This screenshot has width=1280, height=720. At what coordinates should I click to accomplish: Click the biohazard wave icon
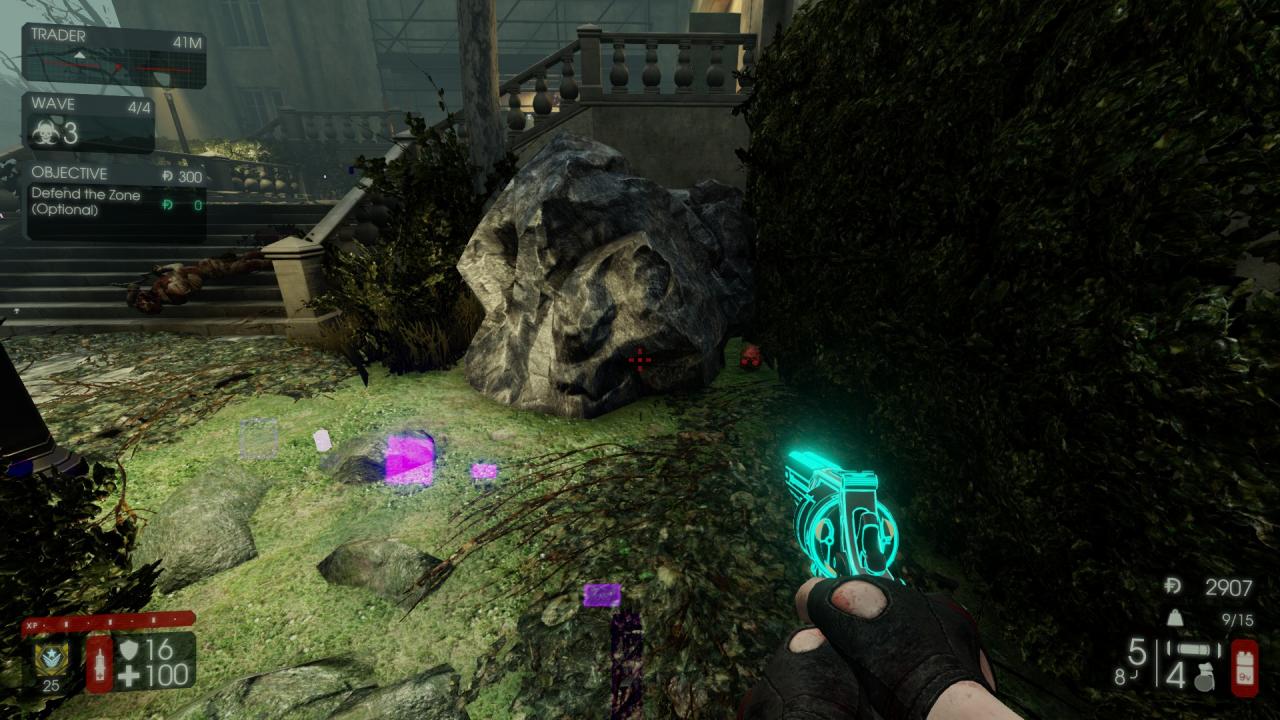(46, 133)
